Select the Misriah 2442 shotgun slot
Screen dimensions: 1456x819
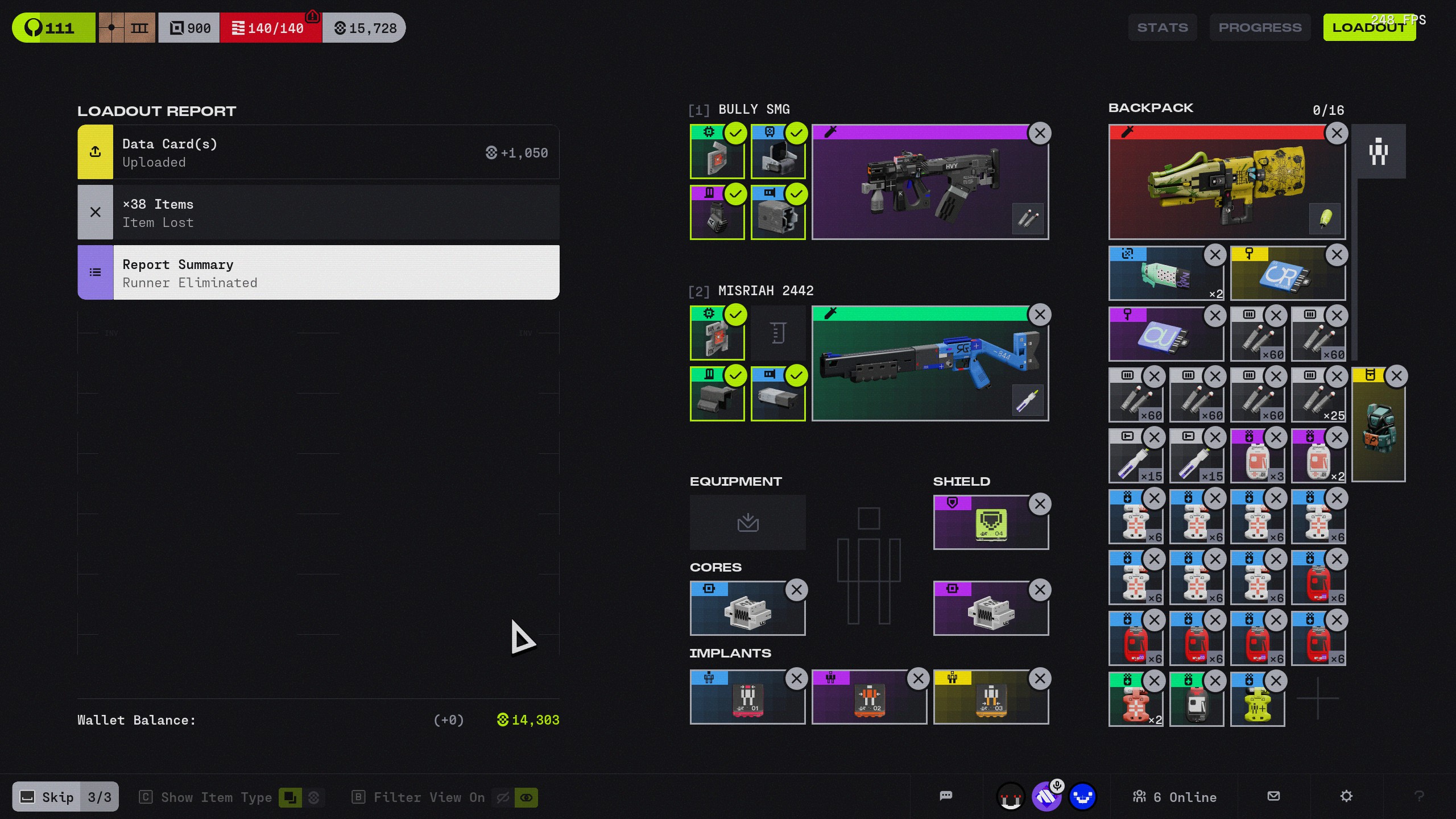(929, 364)
